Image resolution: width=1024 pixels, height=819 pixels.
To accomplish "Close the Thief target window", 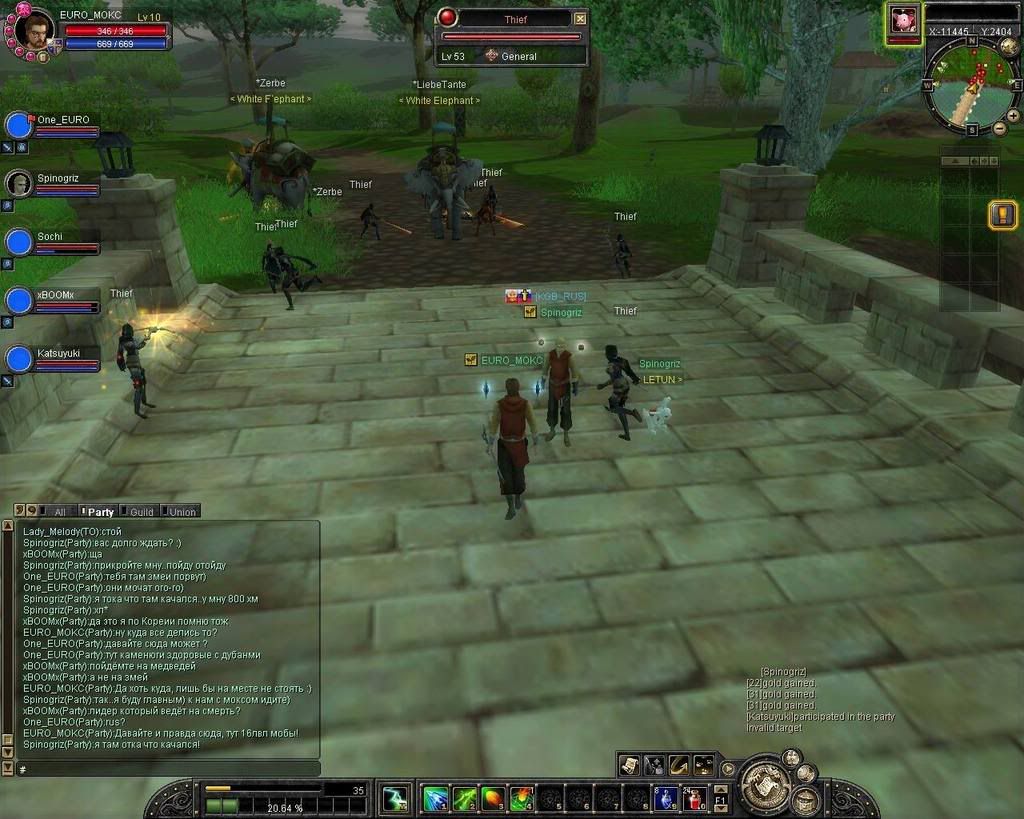I will (580, 18).
